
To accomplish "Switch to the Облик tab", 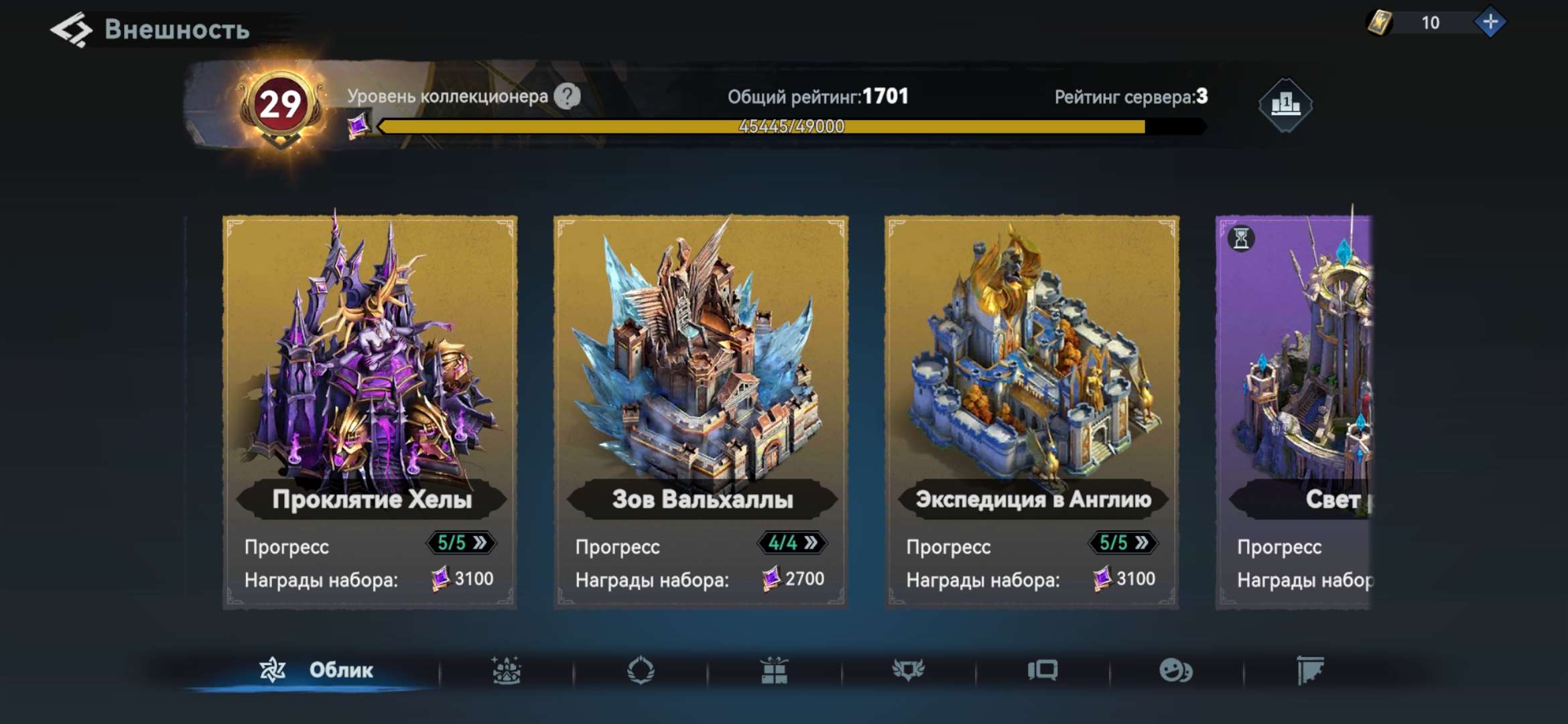I will pos(316,670).
